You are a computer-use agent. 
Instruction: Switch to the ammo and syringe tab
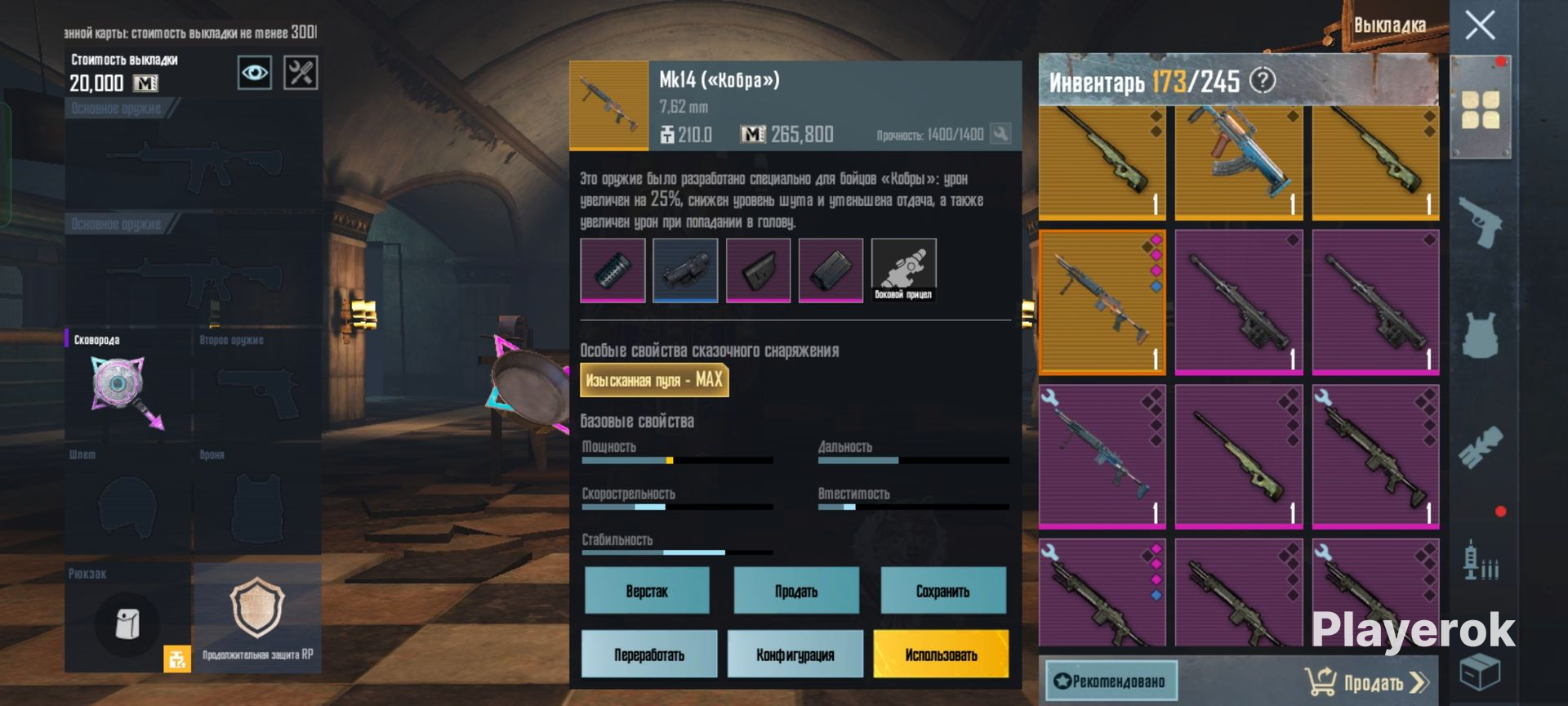click(x=1480, y=561)
